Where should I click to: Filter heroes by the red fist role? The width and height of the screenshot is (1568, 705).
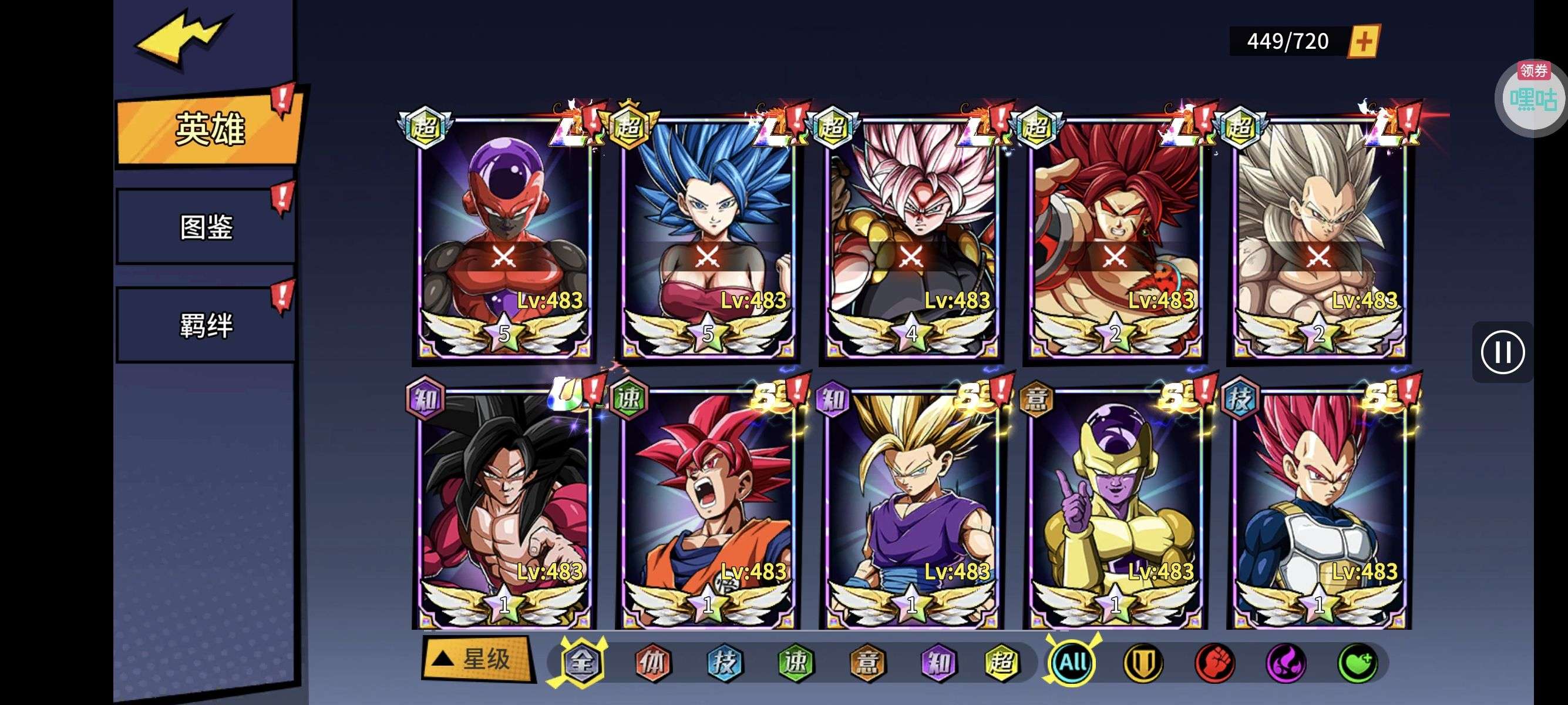1215,662
